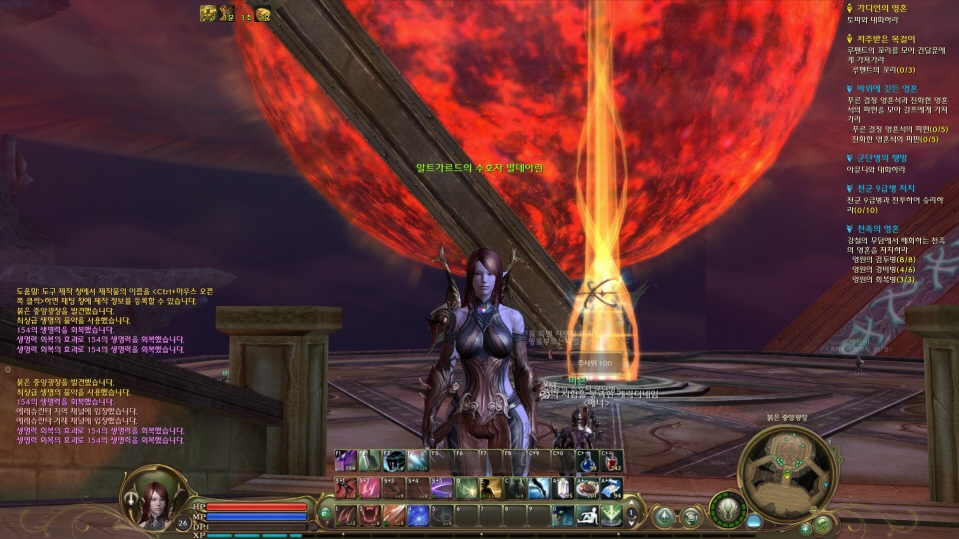Cast the blue starburst skill
This screenshot has height=539, width=959.
[417, 514]
